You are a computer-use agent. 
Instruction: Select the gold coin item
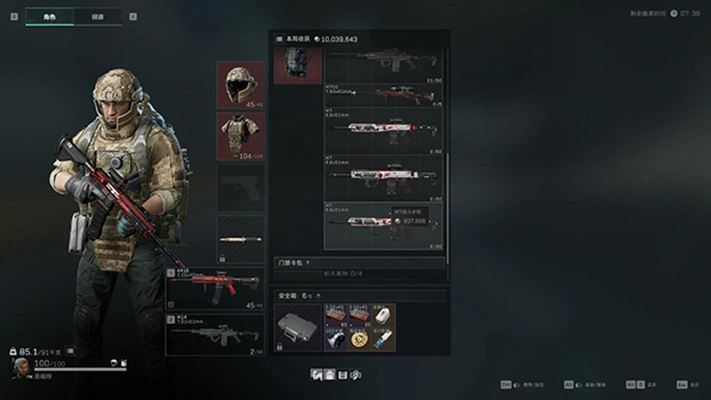tap(360, 340)
